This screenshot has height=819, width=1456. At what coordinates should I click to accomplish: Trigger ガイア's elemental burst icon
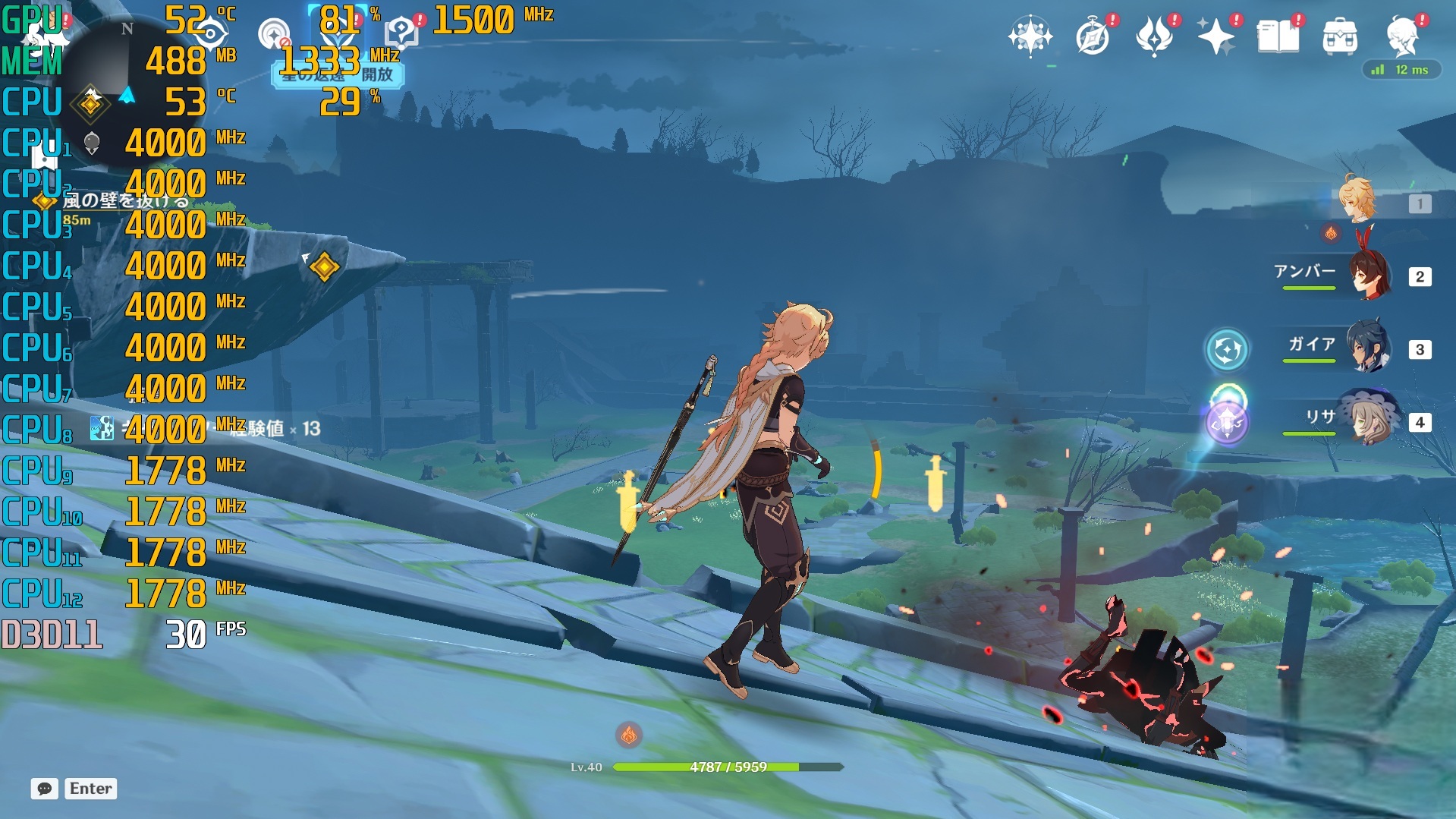coord(1227,350)
